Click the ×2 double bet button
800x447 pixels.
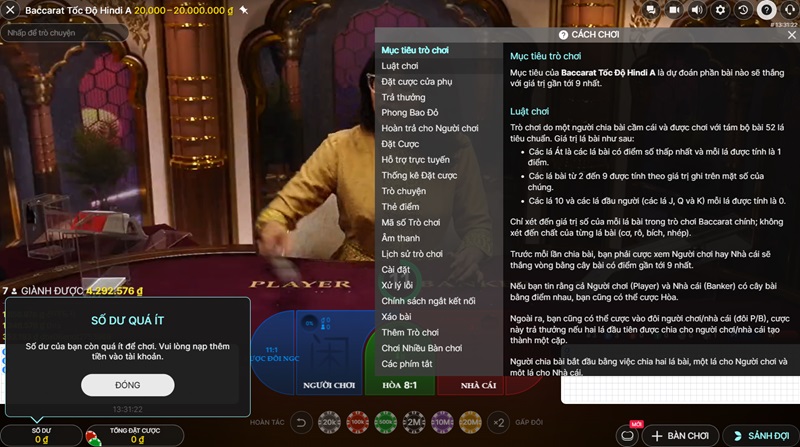coord(498,423)
